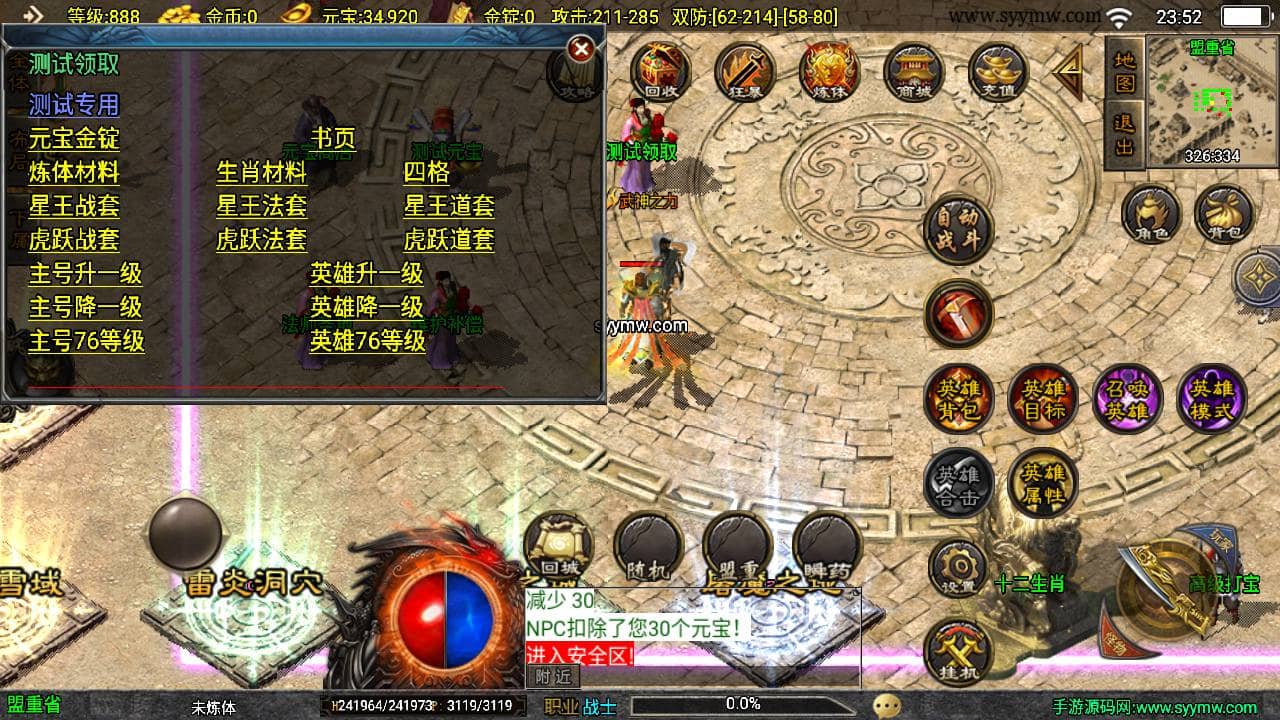Switch to the 附近 chat tab
The image size is (1280, 720).
click(553, 677)
